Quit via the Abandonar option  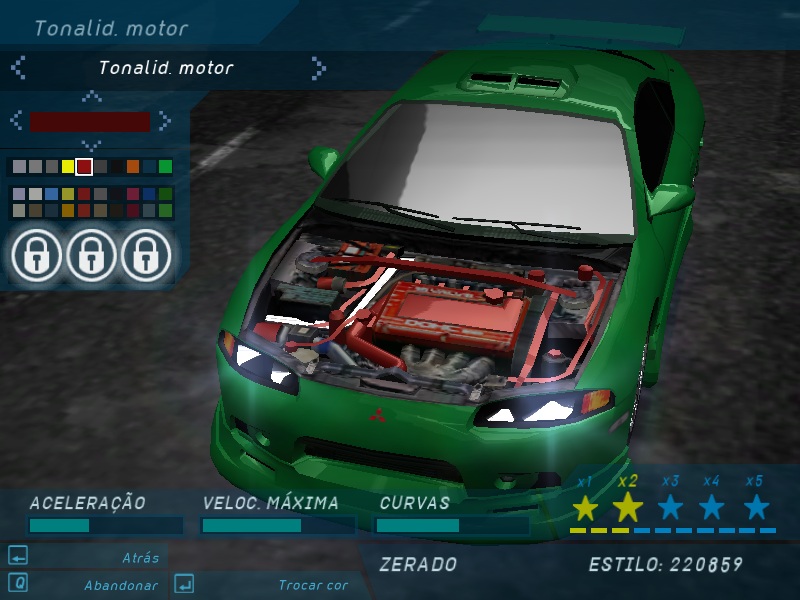coord(120,585)
